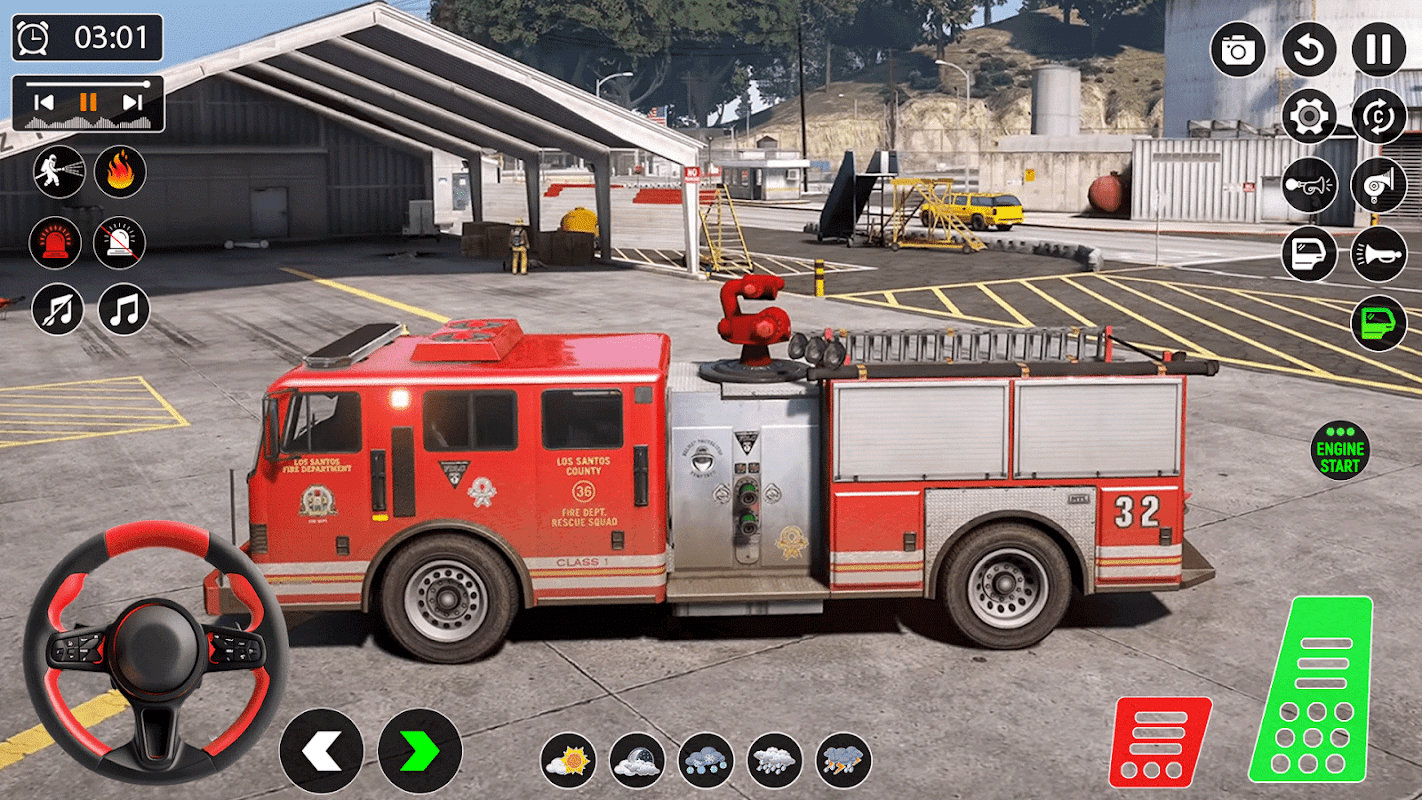1422x800 pixels.
Task: Switch weather to cloudy night
Action: [638, 760]
